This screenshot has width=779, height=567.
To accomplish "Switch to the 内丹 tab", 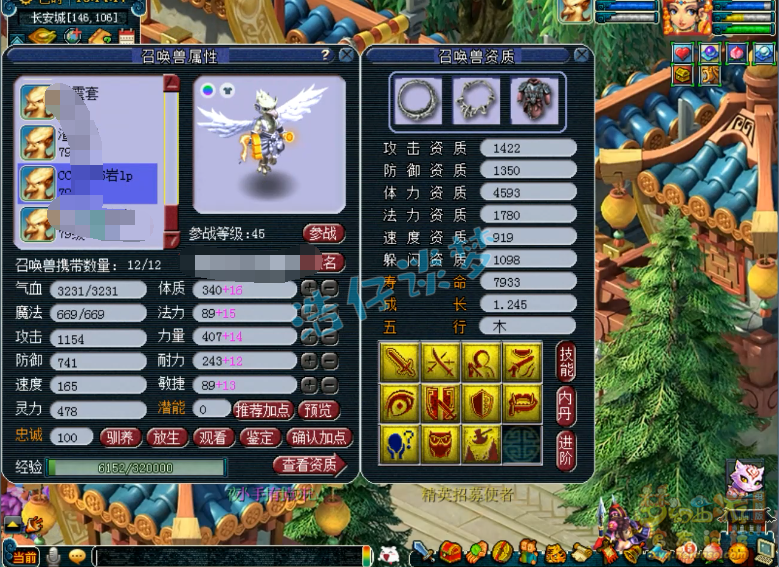I will pyautogui.click(x=565, y=404).
